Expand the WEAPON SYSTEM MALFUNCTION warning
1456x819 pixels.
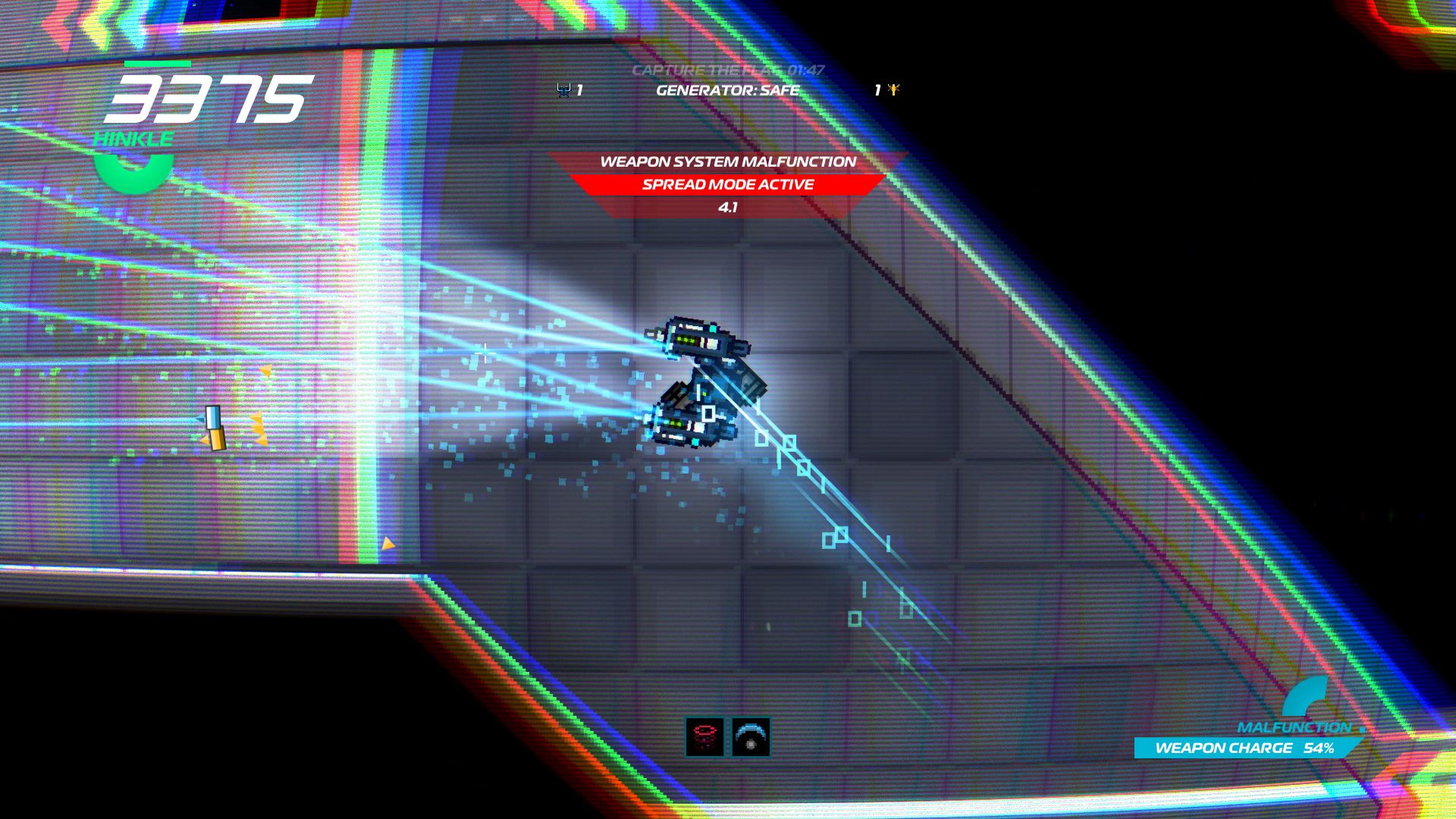(728, 162)
